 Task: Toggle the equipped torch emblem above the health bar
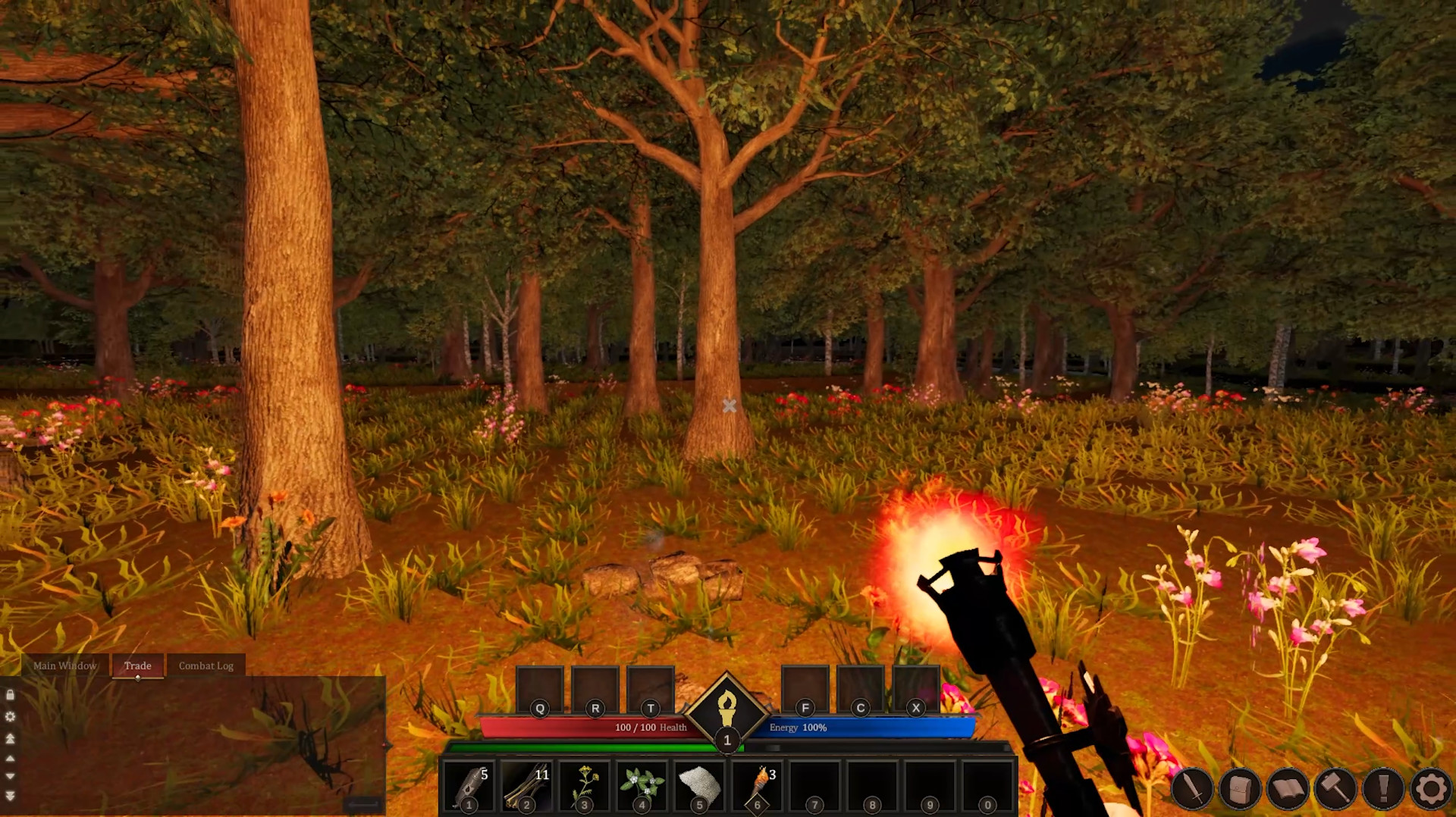(x=727, y=711)
